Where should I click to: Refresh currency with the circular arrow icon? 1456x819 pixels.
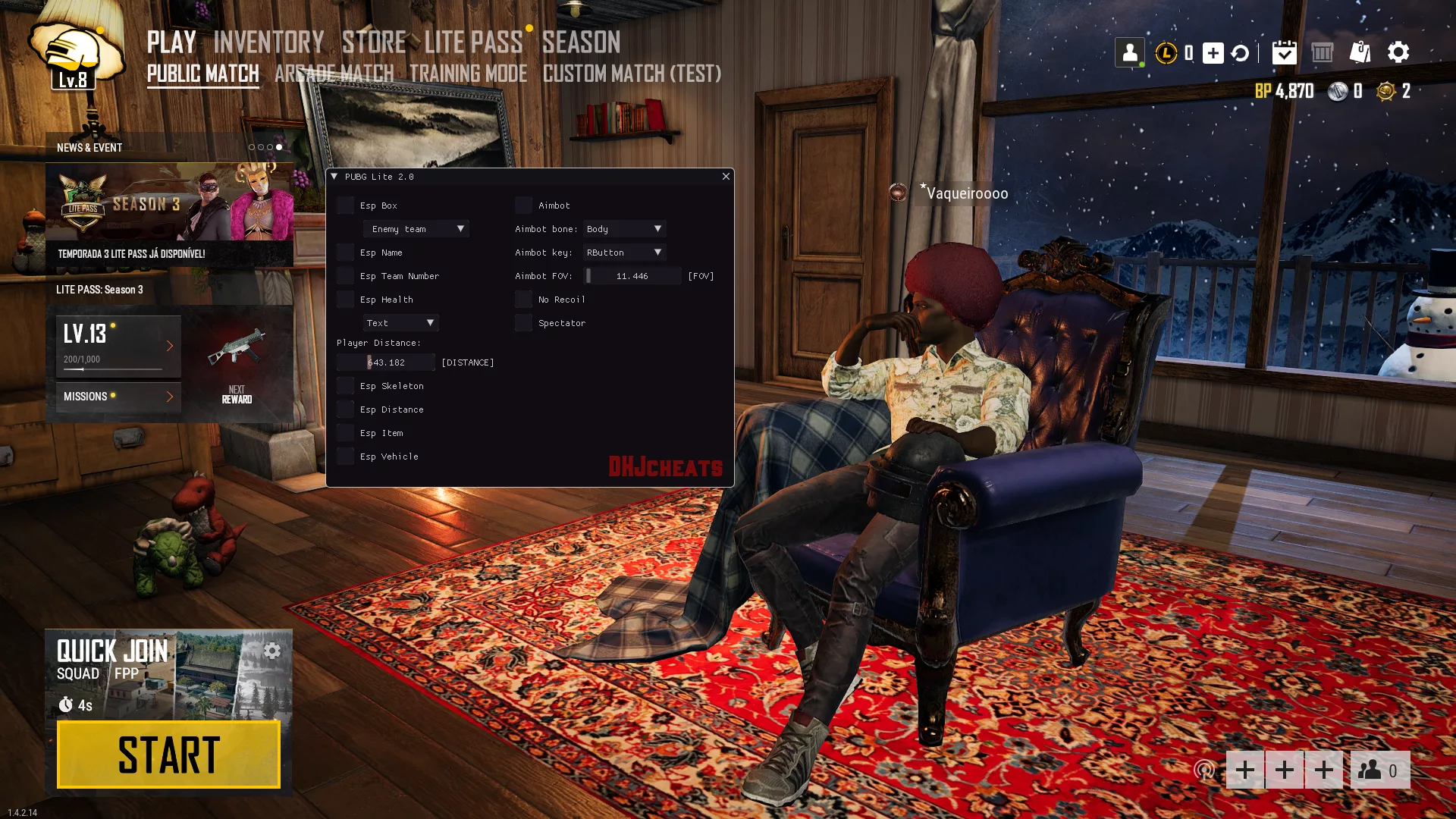tap(1241, 53)
